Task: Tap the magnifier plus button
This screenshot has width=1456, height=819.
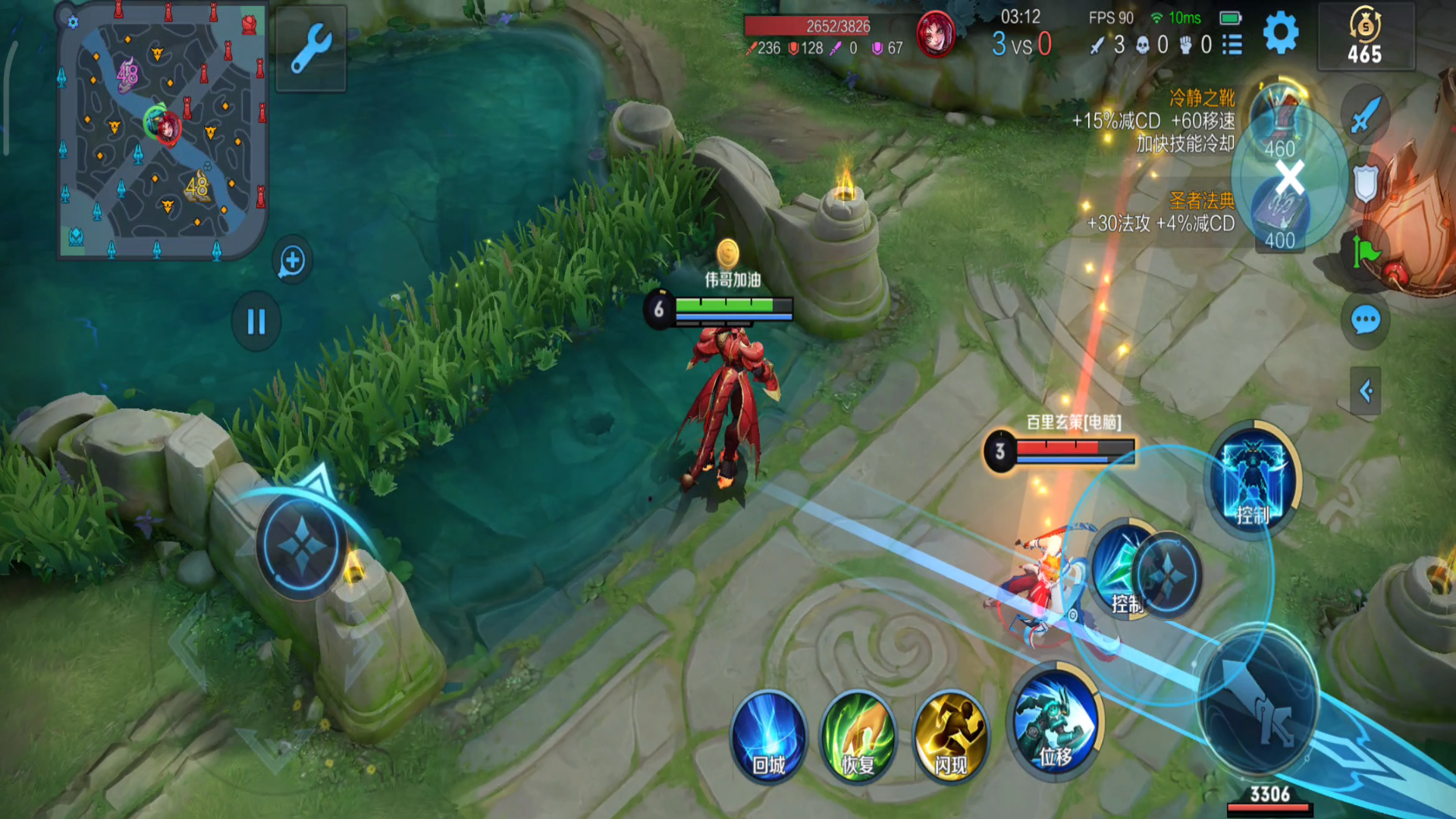Action: [292, 261]
